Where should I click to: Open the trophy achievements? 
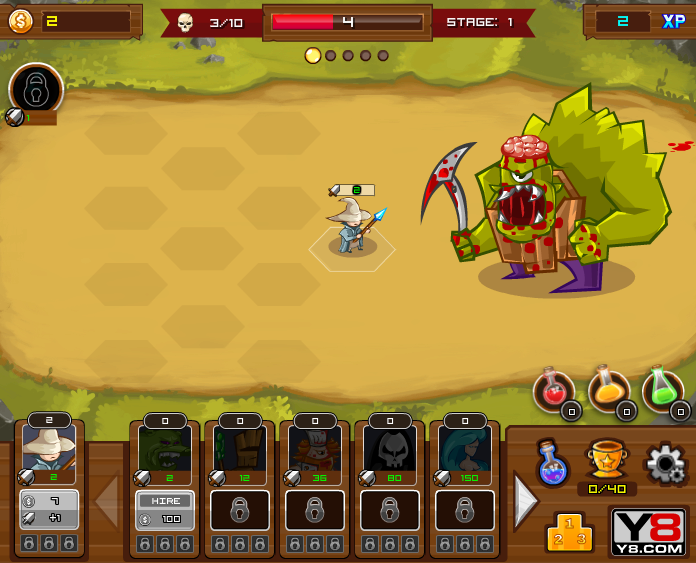pyautogui.click(x=606, y=458)
